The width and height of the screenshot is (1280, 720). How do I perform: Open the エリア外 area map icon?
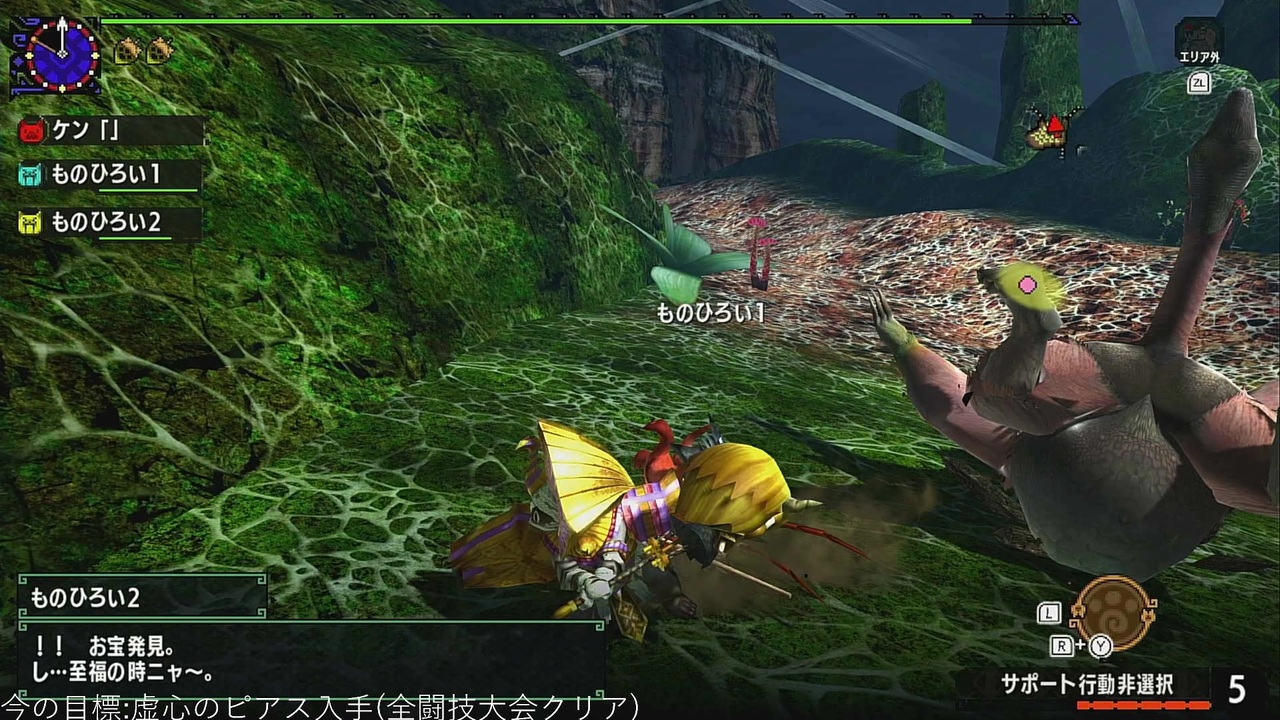[x=1199, y=36]
